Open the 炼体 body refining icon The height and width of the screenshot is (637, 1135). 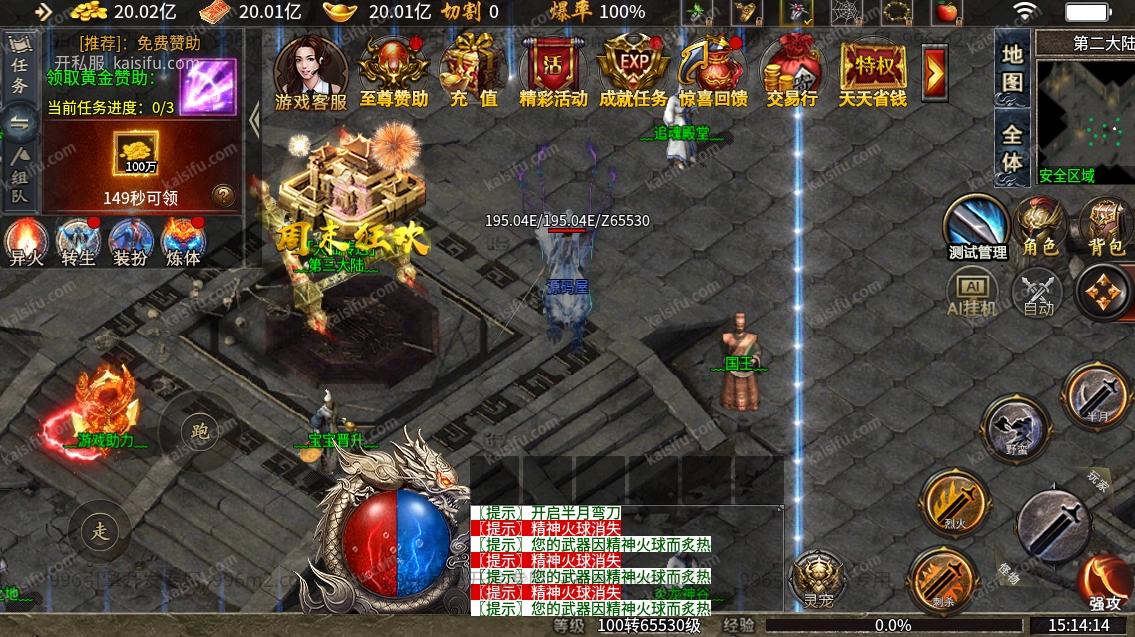183,243
